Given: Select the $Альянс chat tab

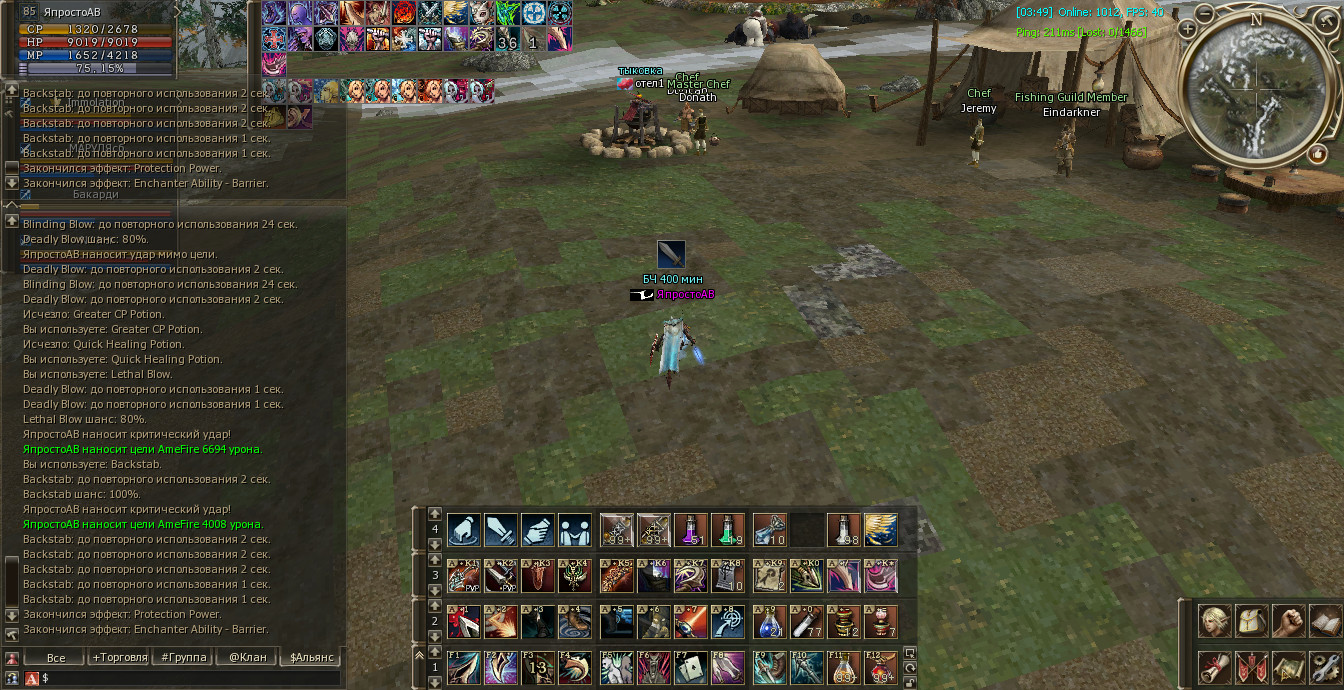Looking at the screenshot, I should point(312,657).
